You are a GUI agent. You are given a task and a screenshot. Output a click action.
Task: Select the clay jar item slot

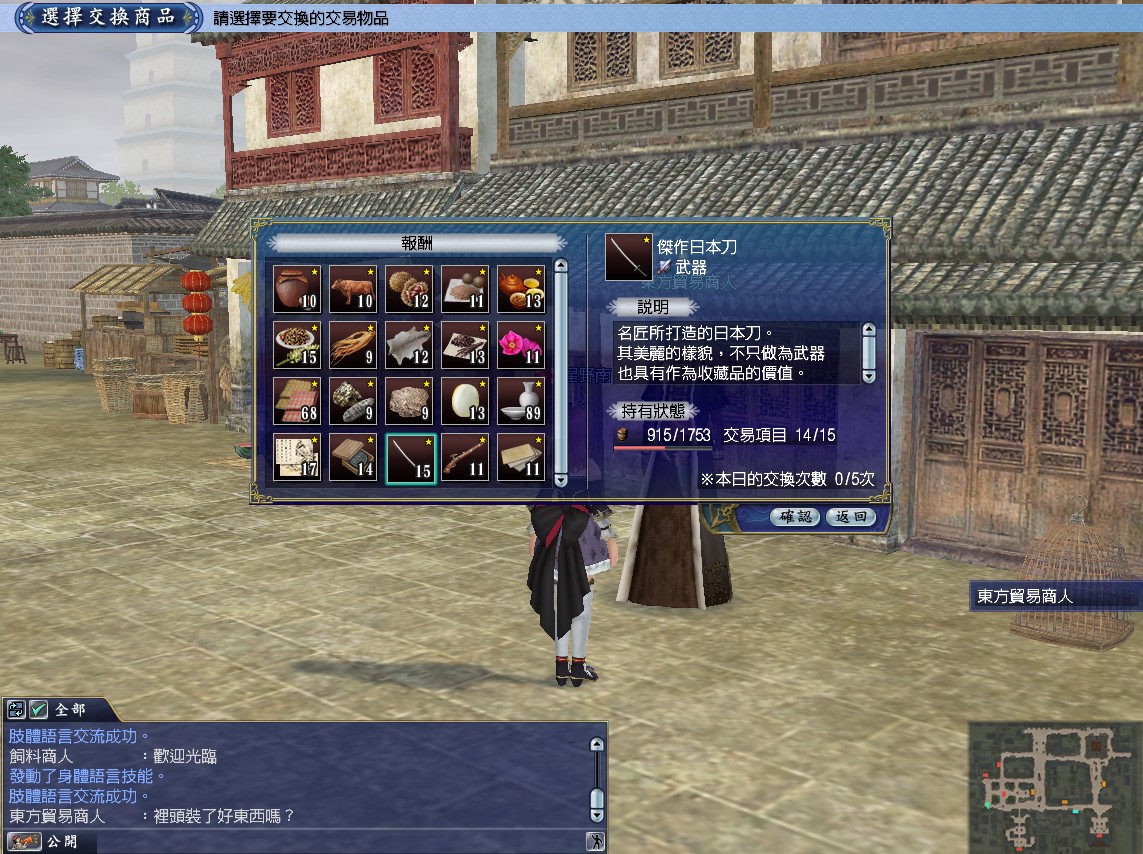(x=297, y=289)
